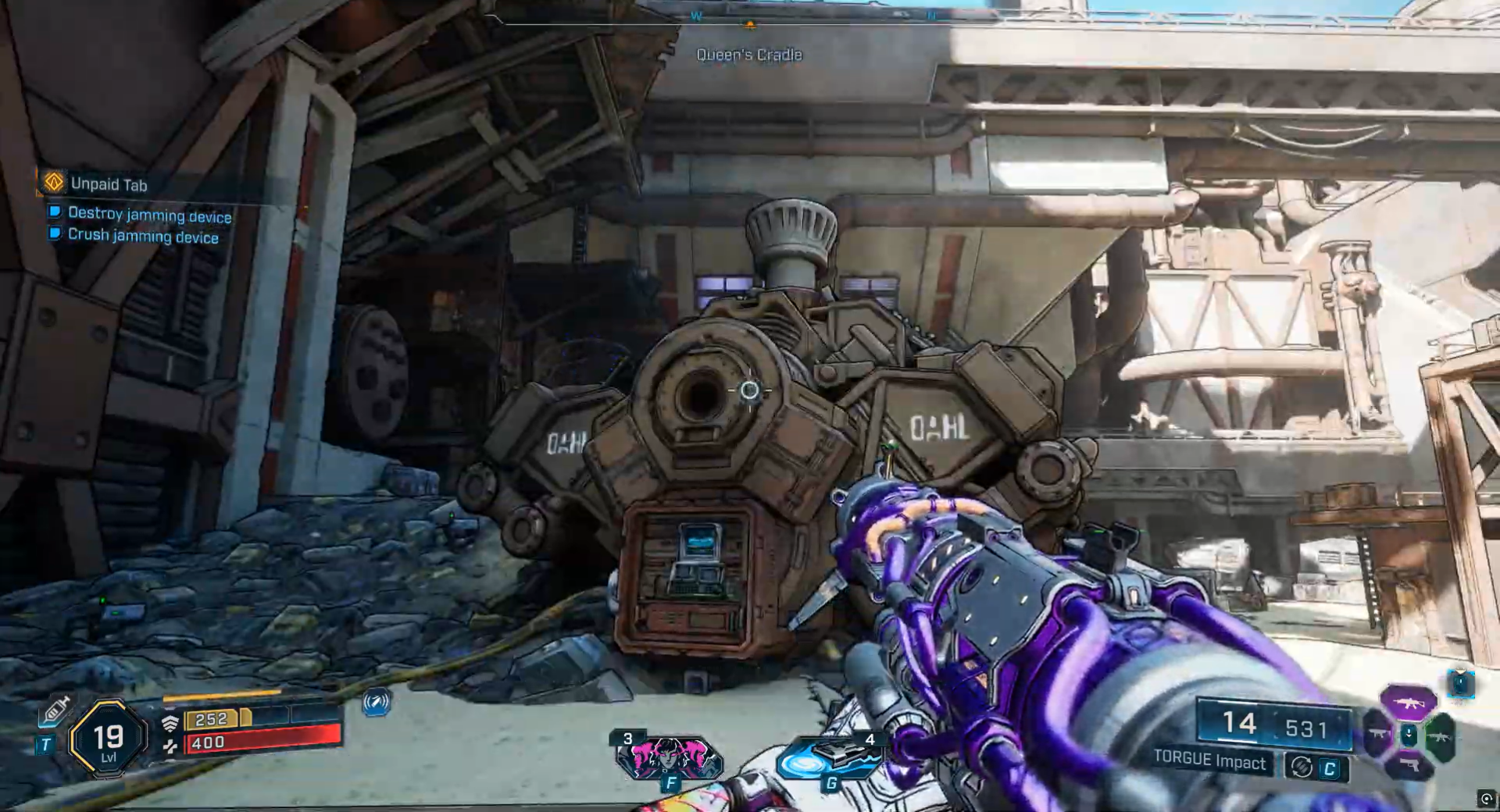Switch to the left submachine gun slot

pyautogui.click(x=1378, y=735)
